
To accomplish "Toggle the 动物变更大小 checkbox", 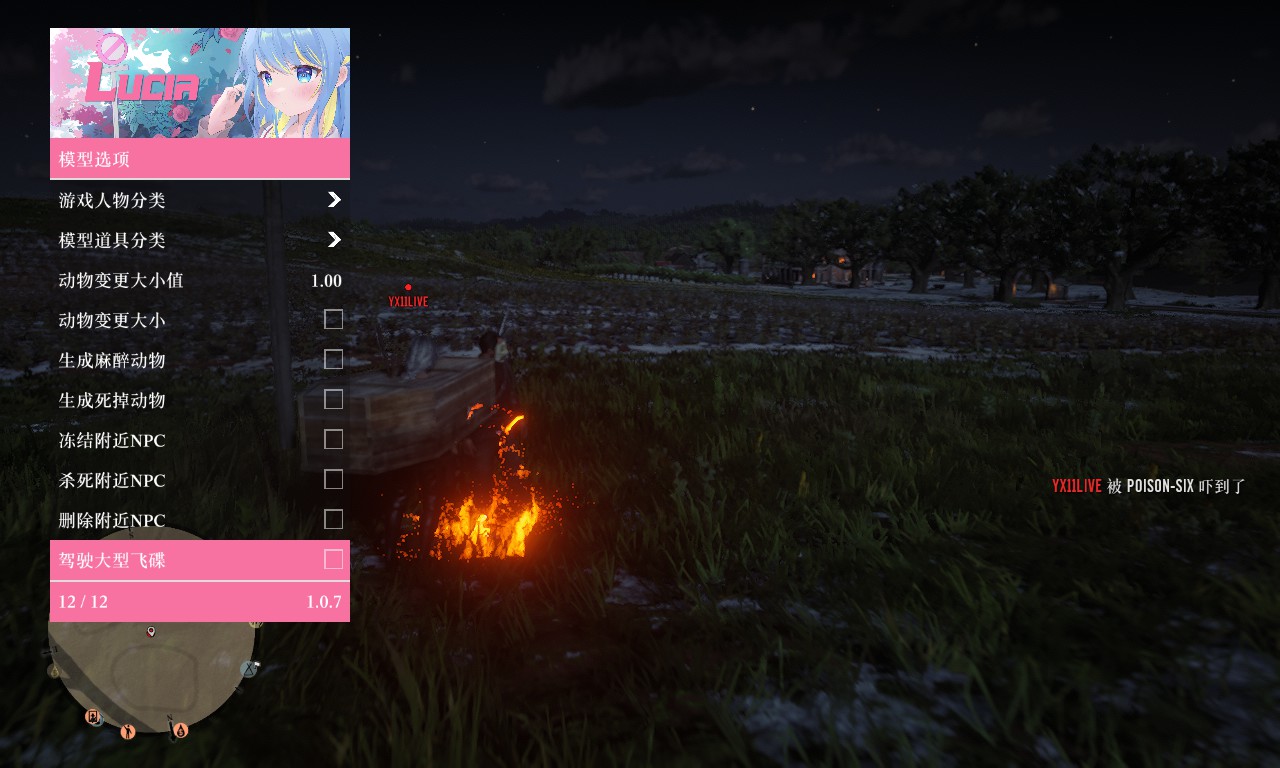I will click(x=333, y=320).
